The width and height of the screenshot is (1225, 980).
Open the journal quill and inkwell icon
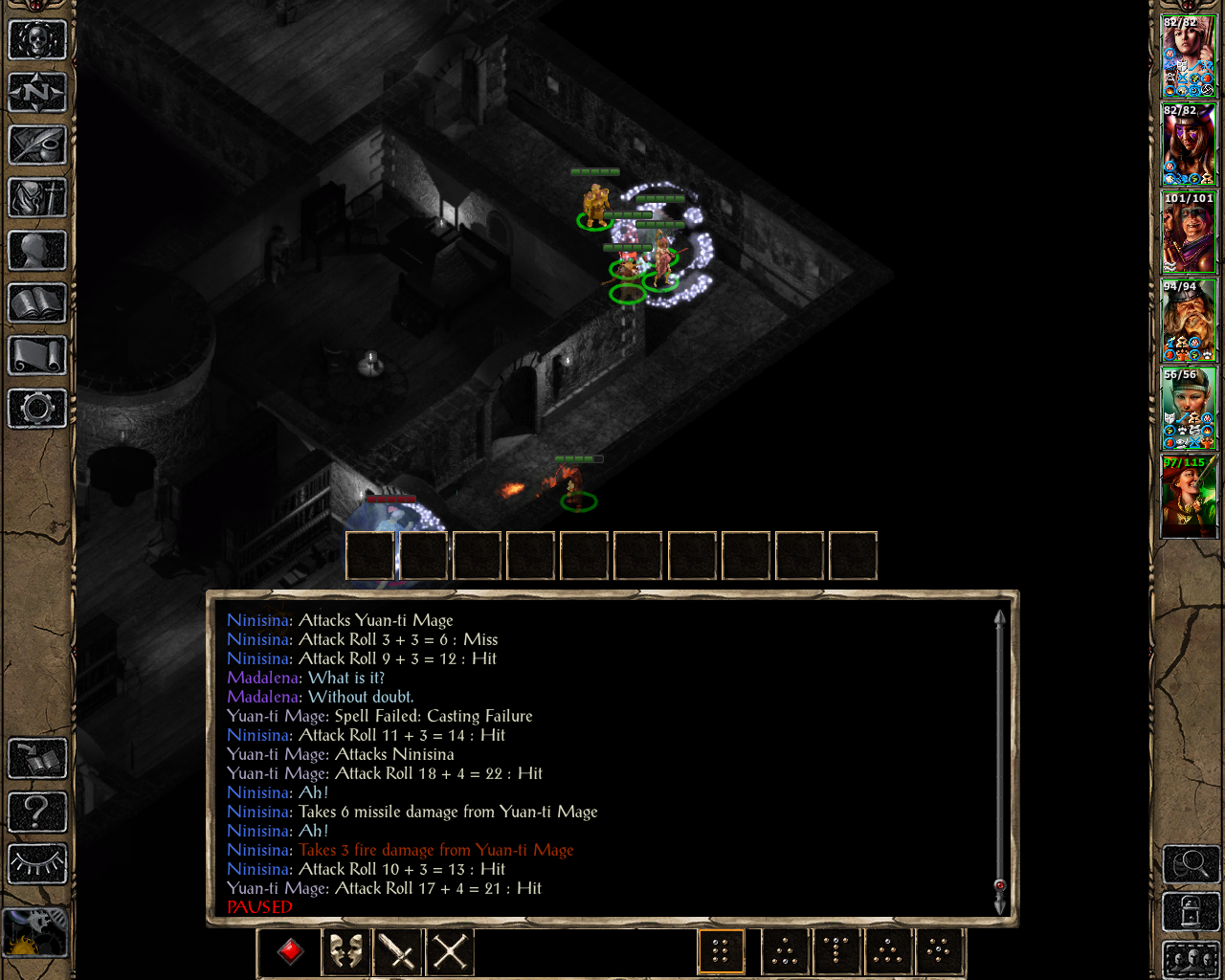pyautogui.click(x=37, y=145)
